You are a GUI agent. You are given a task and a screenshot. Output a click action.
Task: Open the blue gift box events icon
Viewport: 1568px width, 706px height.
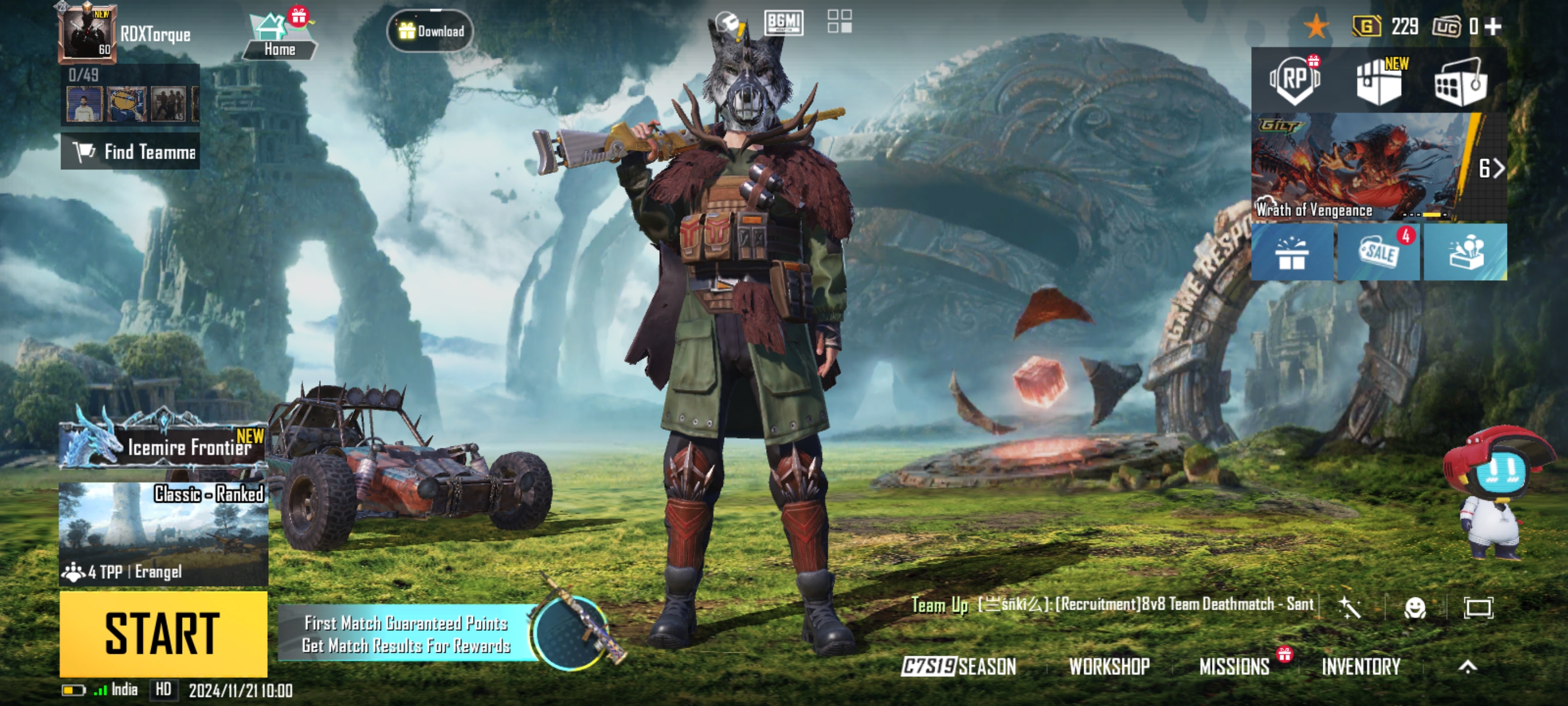coord(1292,252)
